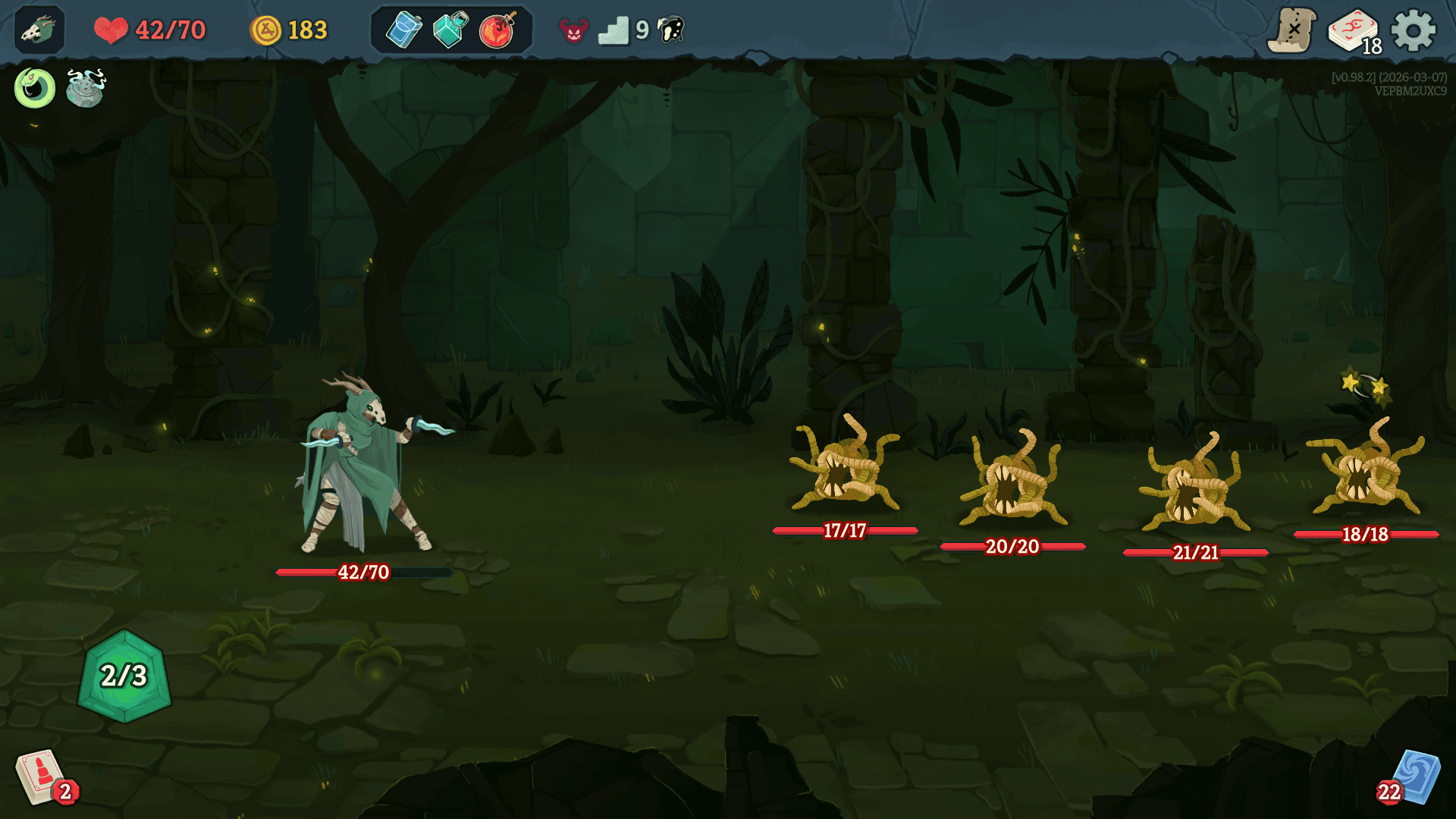View the full deck of 18 cards

pos(1354,31)
